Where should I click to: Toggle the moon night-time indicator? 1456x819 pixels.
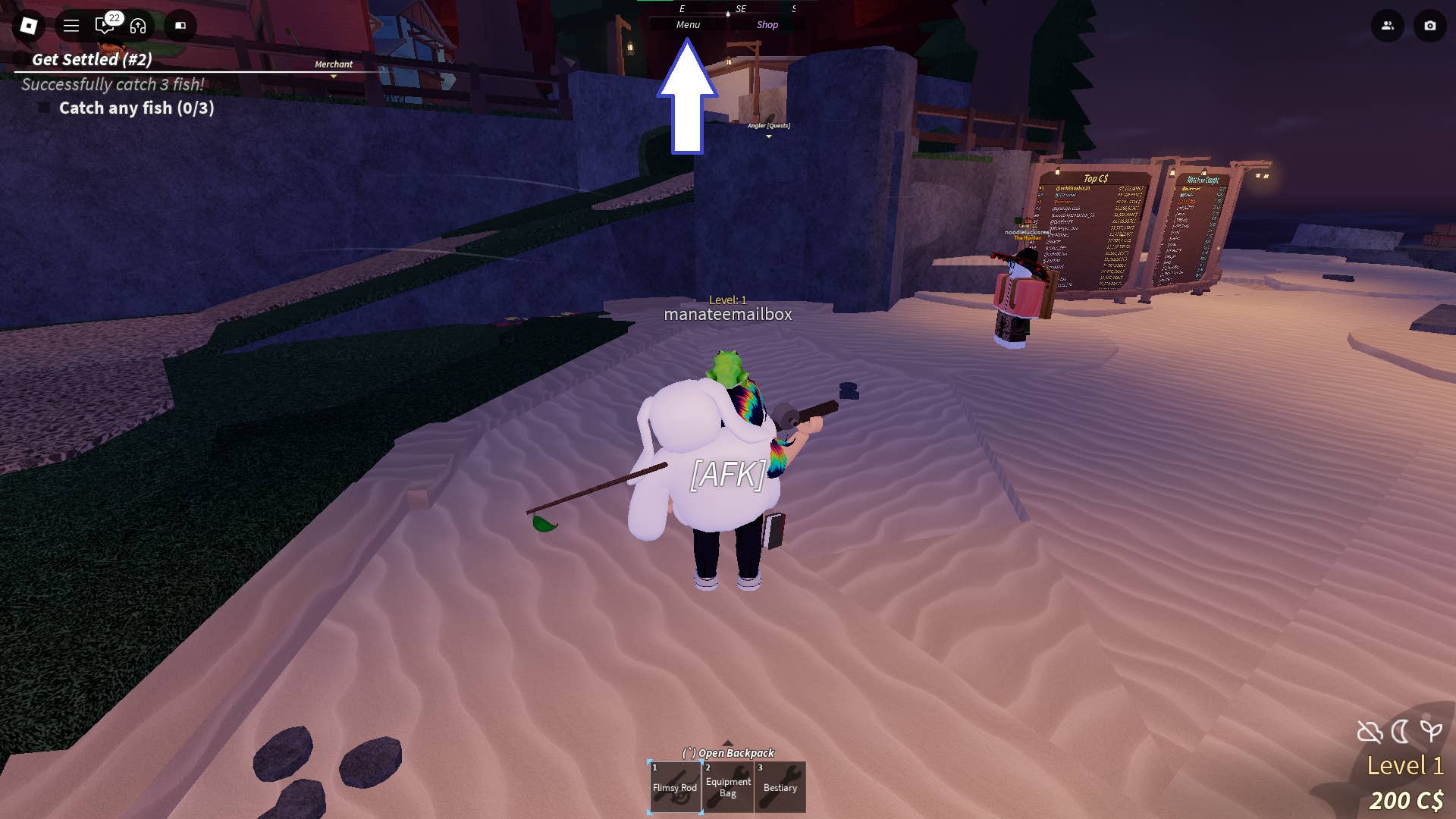point(1399,731)
